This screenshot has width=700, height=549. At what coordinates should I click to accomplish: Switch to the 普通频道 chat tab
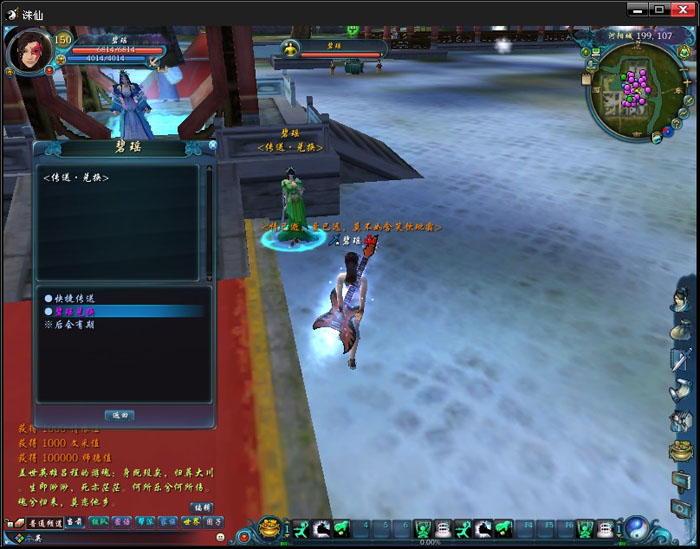(45, 522)
